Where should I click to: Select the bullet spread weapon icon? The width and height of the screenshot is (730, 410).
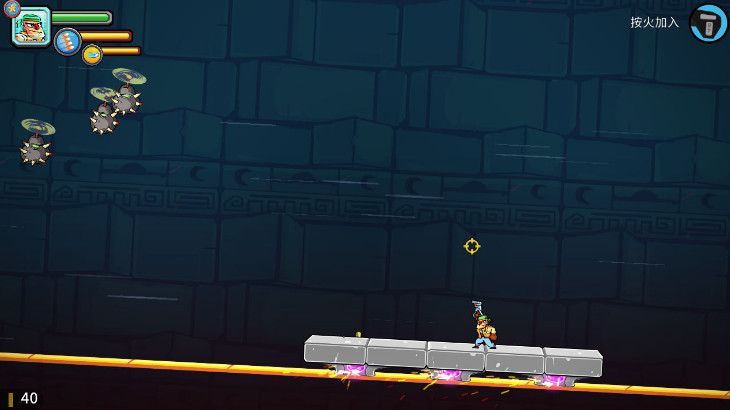click(67, 41)
